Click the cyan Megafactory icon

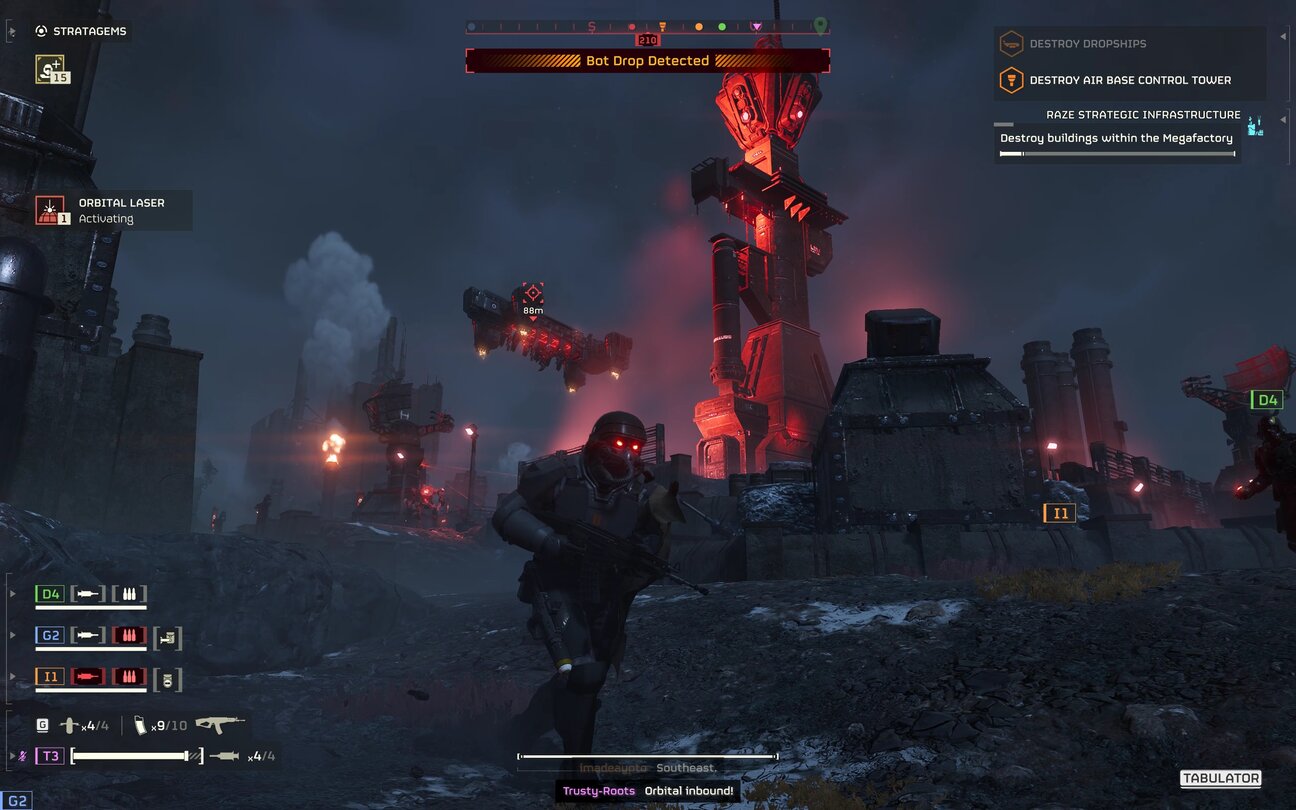1255,125
